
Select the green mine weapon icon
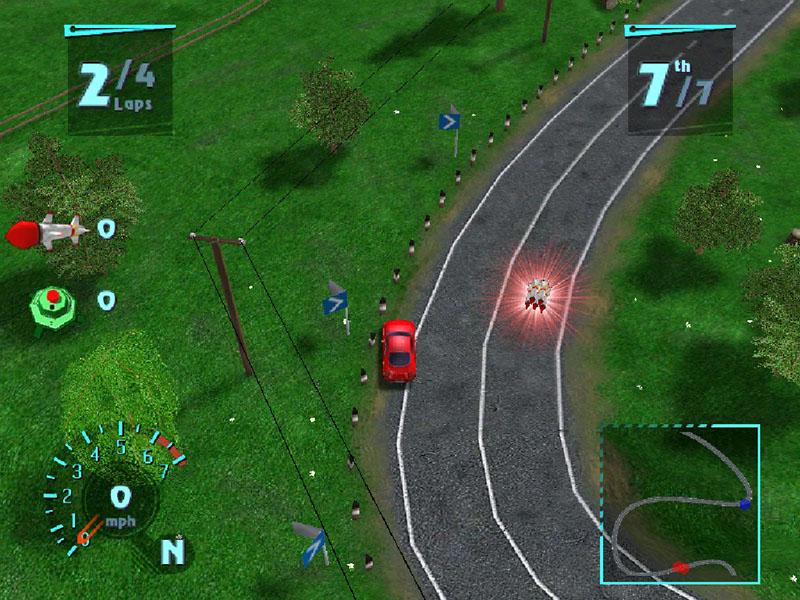(x=52, y=300)
